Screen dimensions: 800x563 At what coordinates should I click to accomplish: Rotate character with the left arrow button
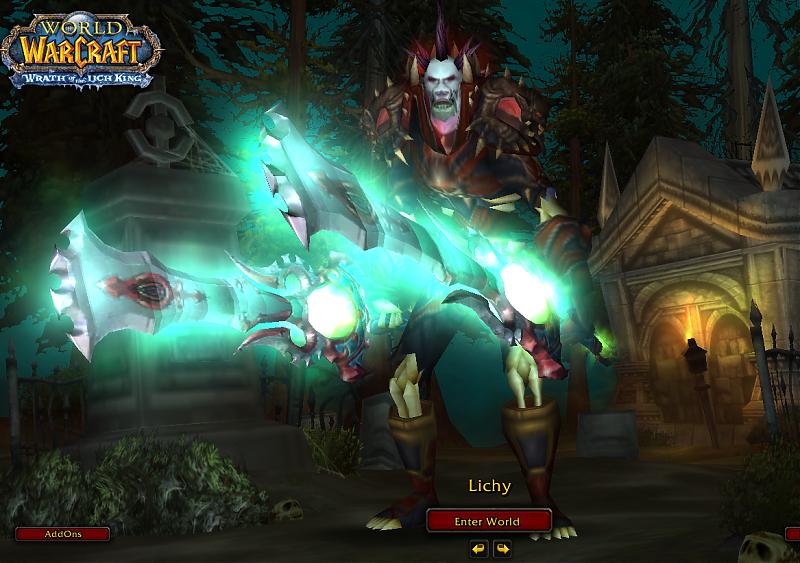[479, 548]
